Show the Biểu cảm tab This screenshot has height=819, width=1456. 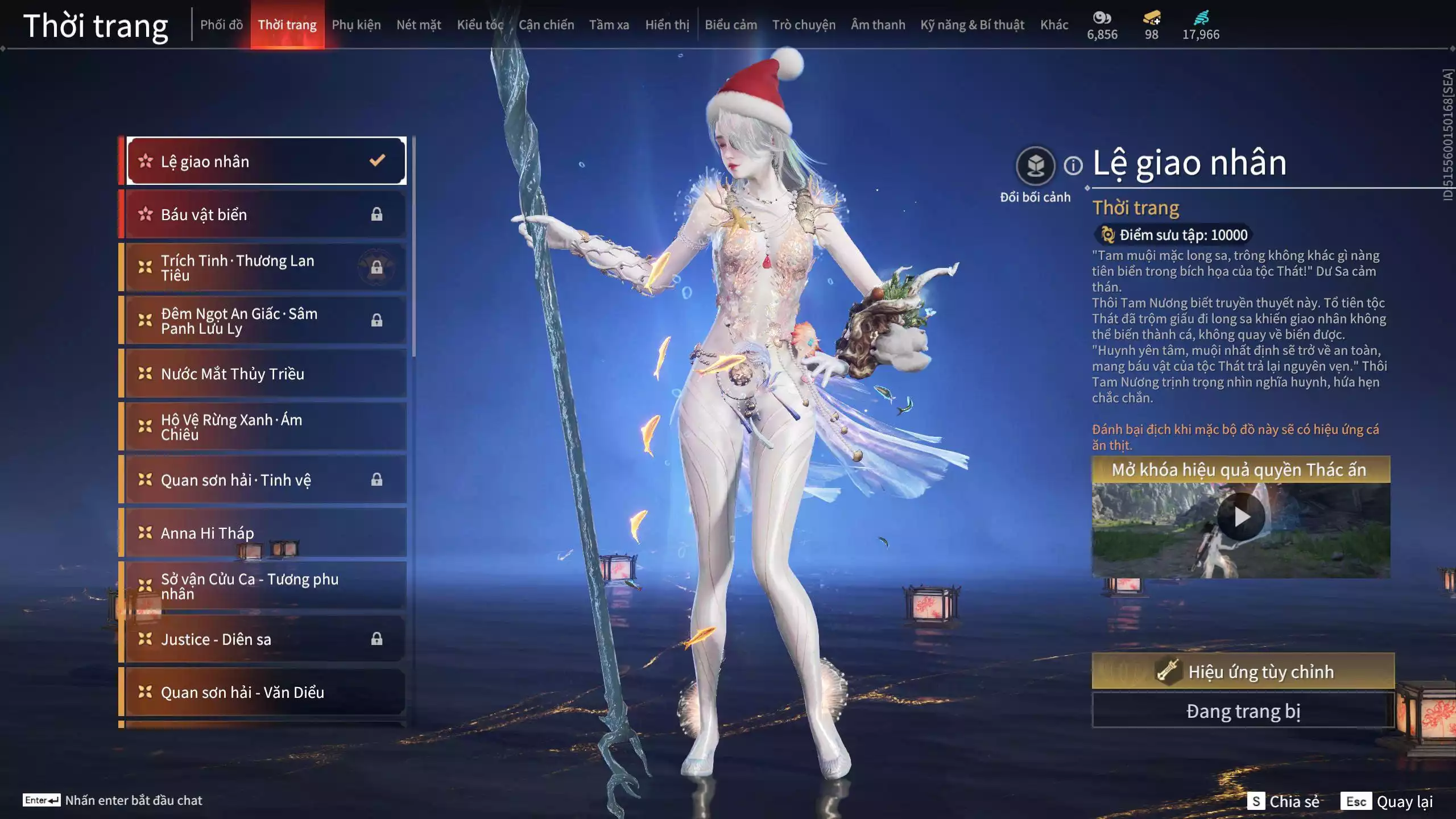point(731,25)
